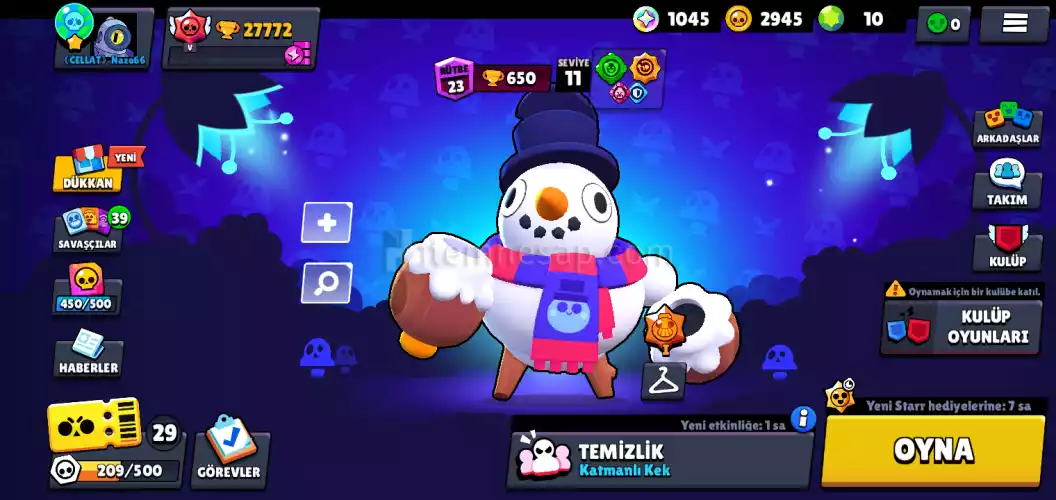Image resolution: width=1056 pixels, height=500 pixels.
Task: Show event info via the blue i icon
Action: (x=803, y=419)
